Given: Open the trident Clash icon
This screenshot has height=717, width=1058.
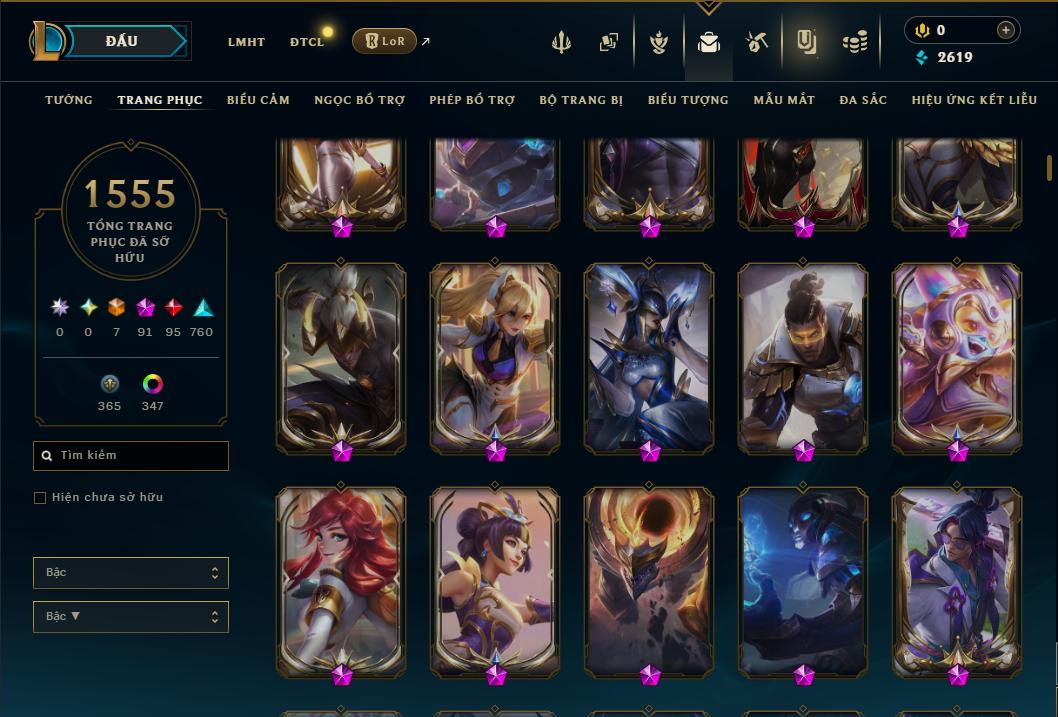Looking at the screenshot, I should pyautogui.click(x=561, y=42).
